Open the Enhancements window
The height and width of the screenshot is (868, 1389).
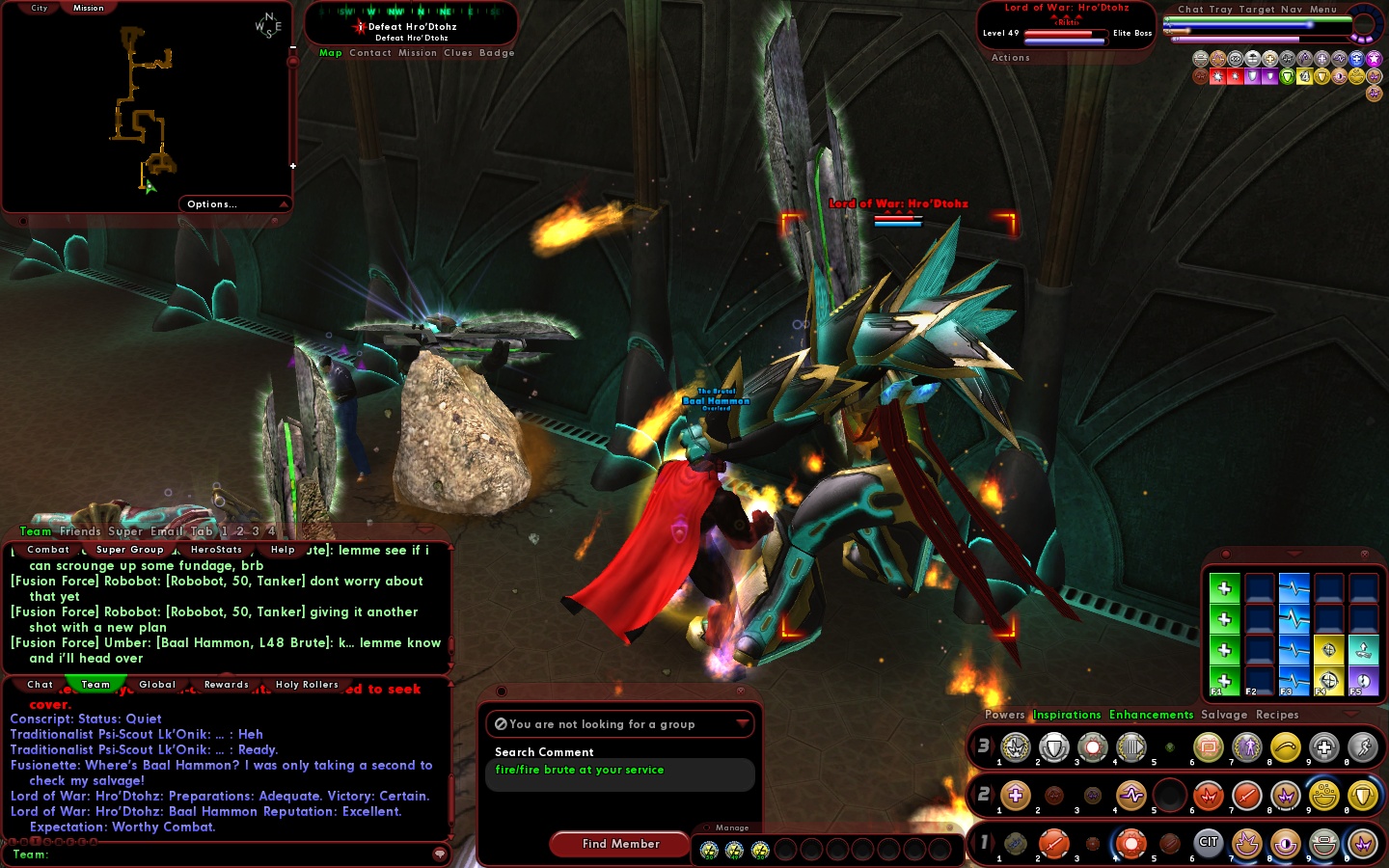[x=1151, y=715]
